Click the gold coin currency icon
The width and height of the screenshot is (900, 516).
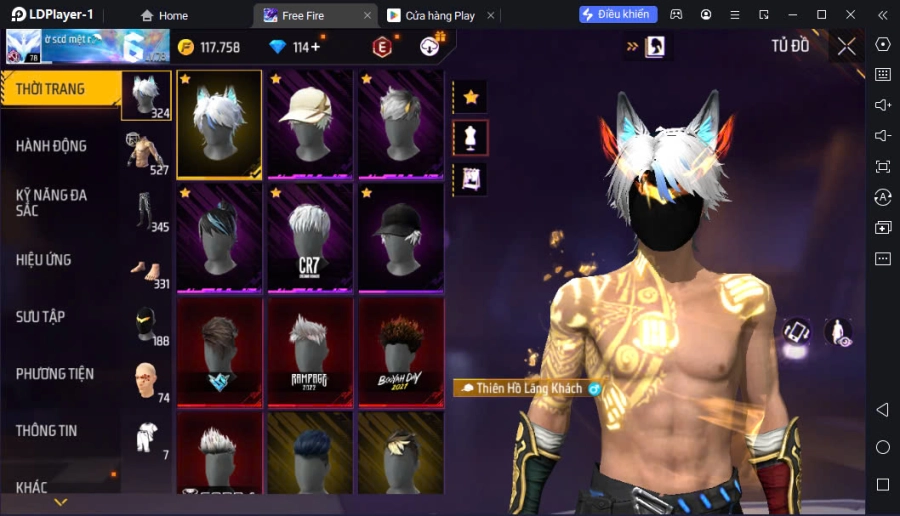pos(186,47)
